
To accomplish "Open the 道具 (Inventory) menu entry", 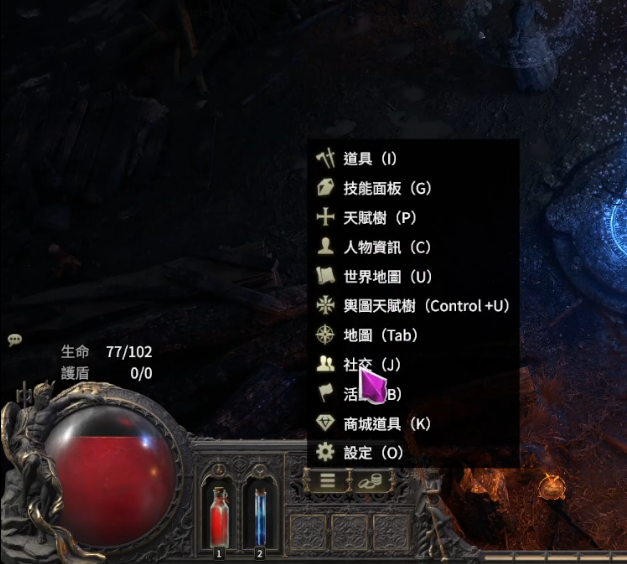I will pyautogui.click(x=370, y=159).
